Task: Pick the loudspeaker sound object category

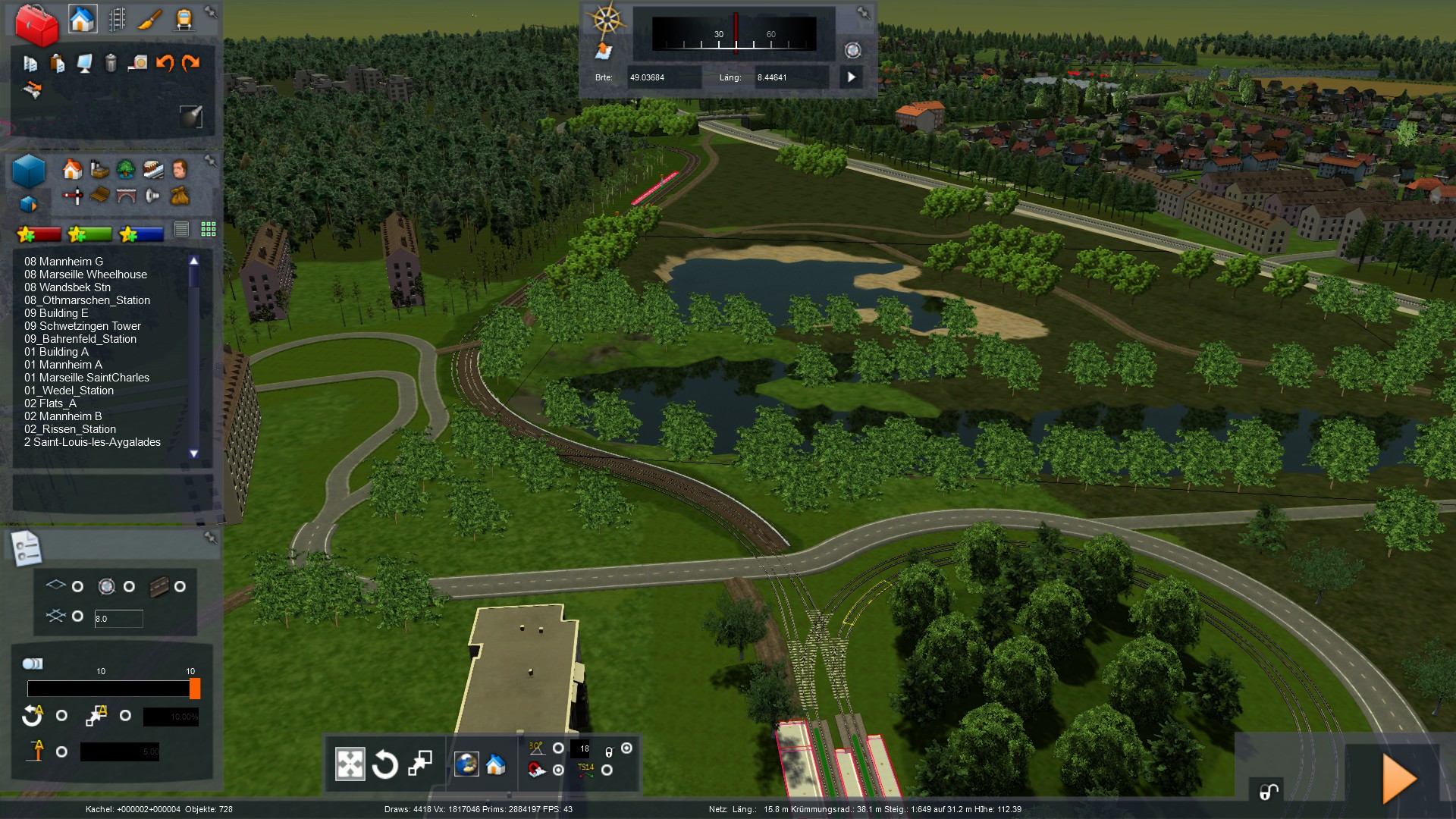Action: [152, 196]
